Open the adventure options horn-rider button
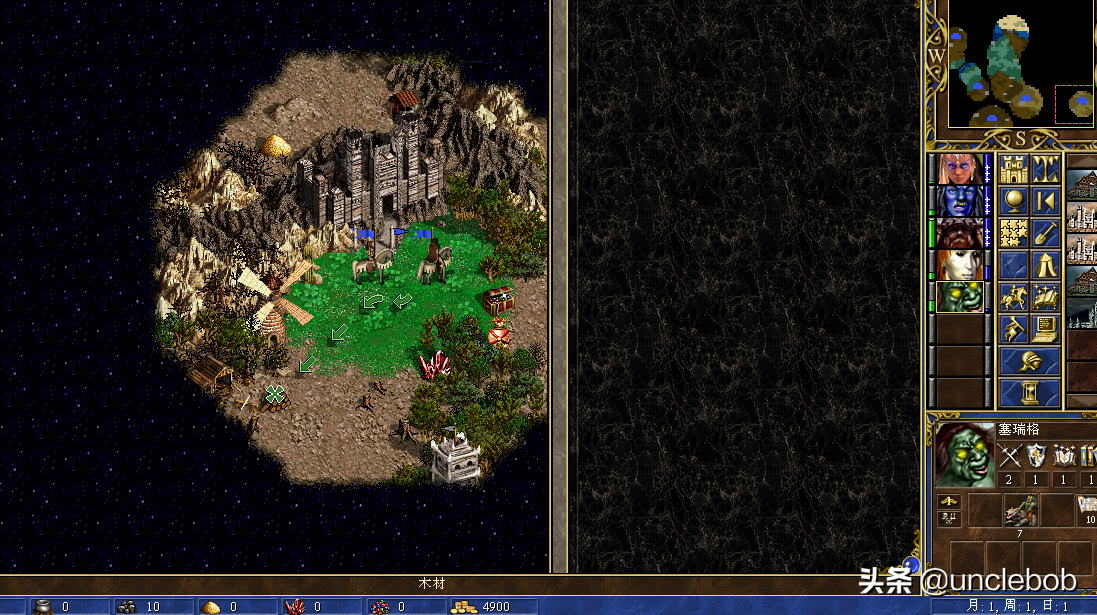This screenshot has width=1097, height=615. (1014, 329)
